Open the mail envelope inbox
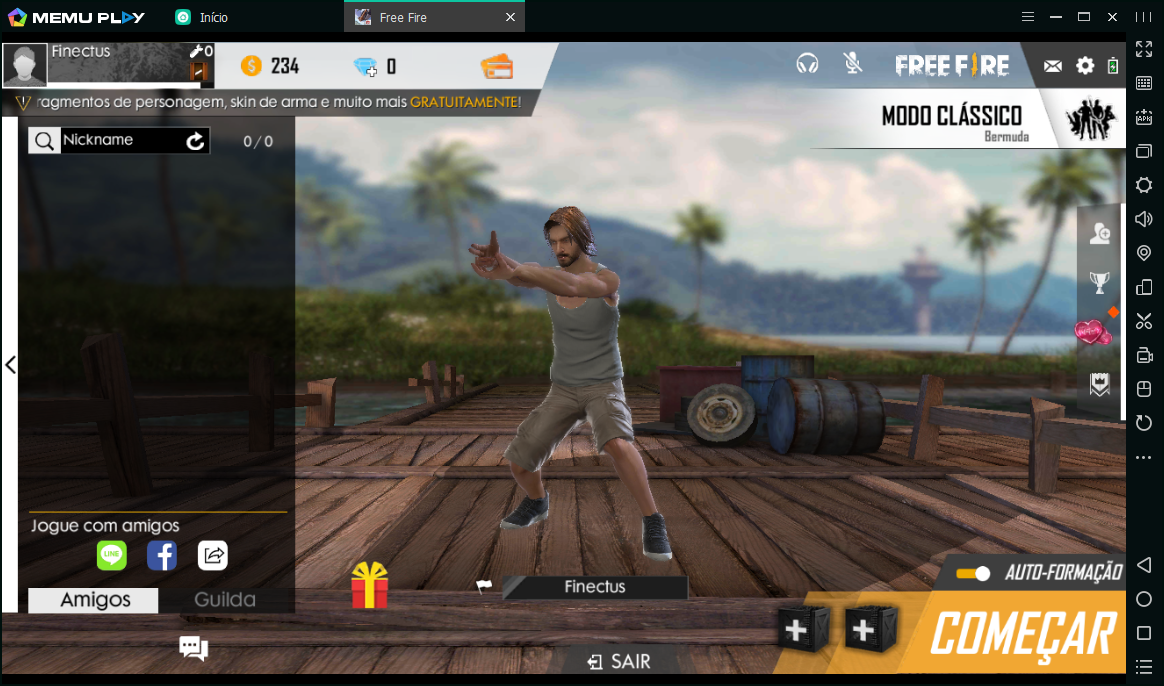This screenshot has width=1164, height=686. click(1052, 66)
